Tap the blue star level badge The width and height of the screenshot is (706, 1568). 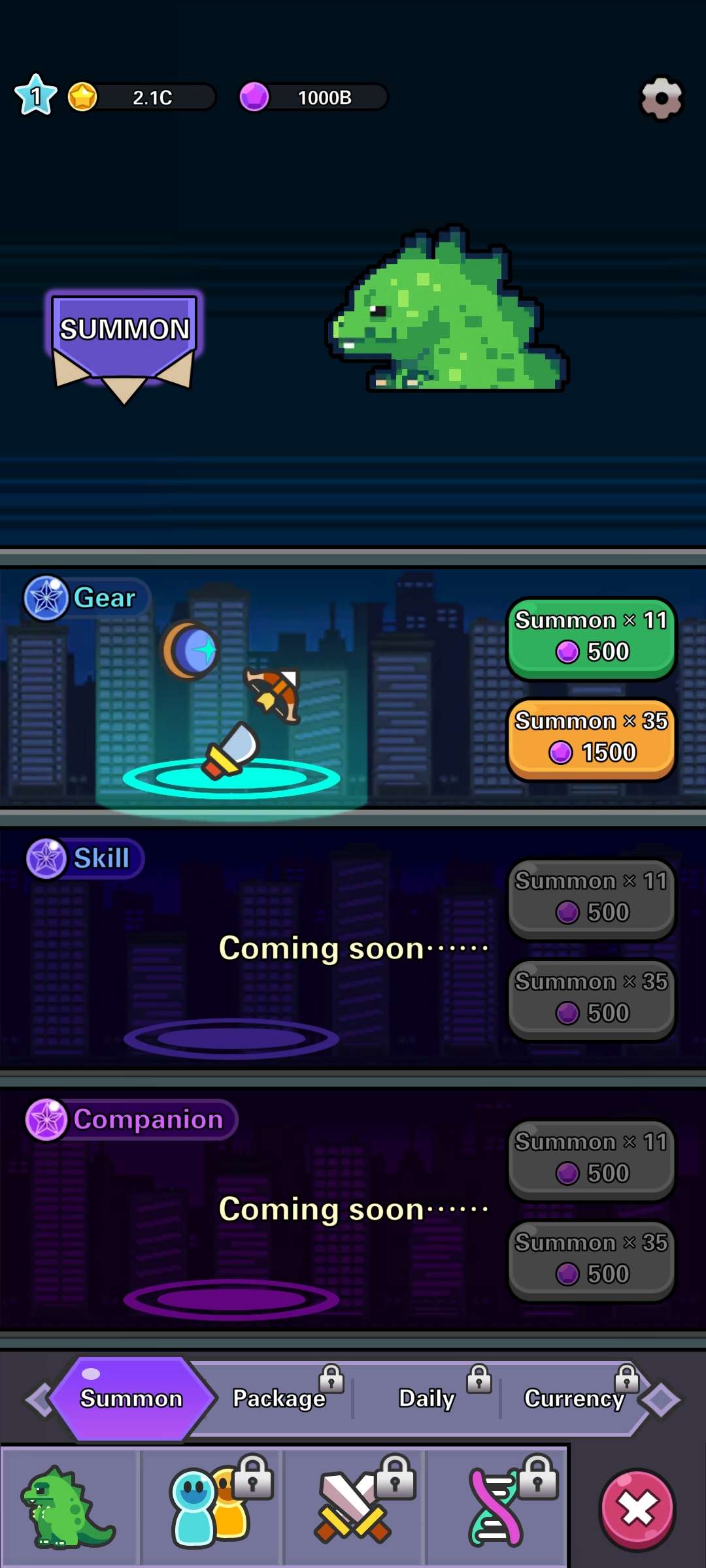click(36, 95)
